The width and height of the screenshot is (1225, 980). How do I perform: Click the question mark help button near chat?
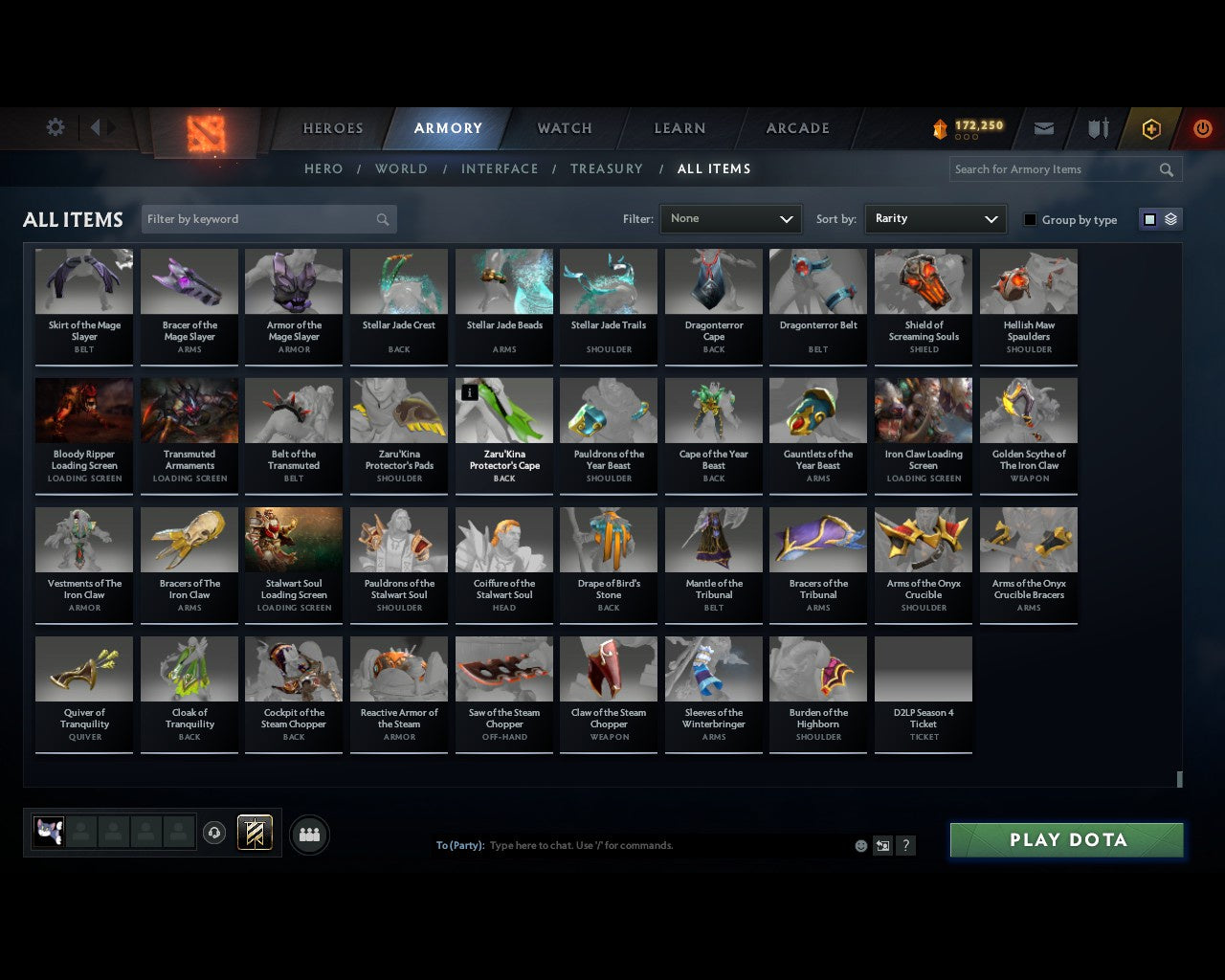905,845
